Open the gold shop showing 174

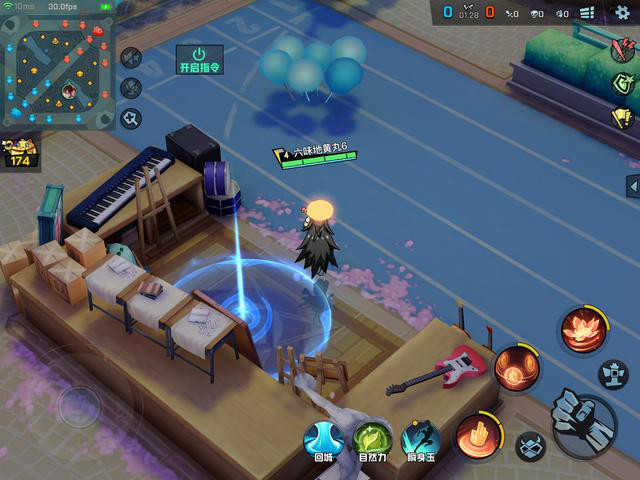click(20, 154)
